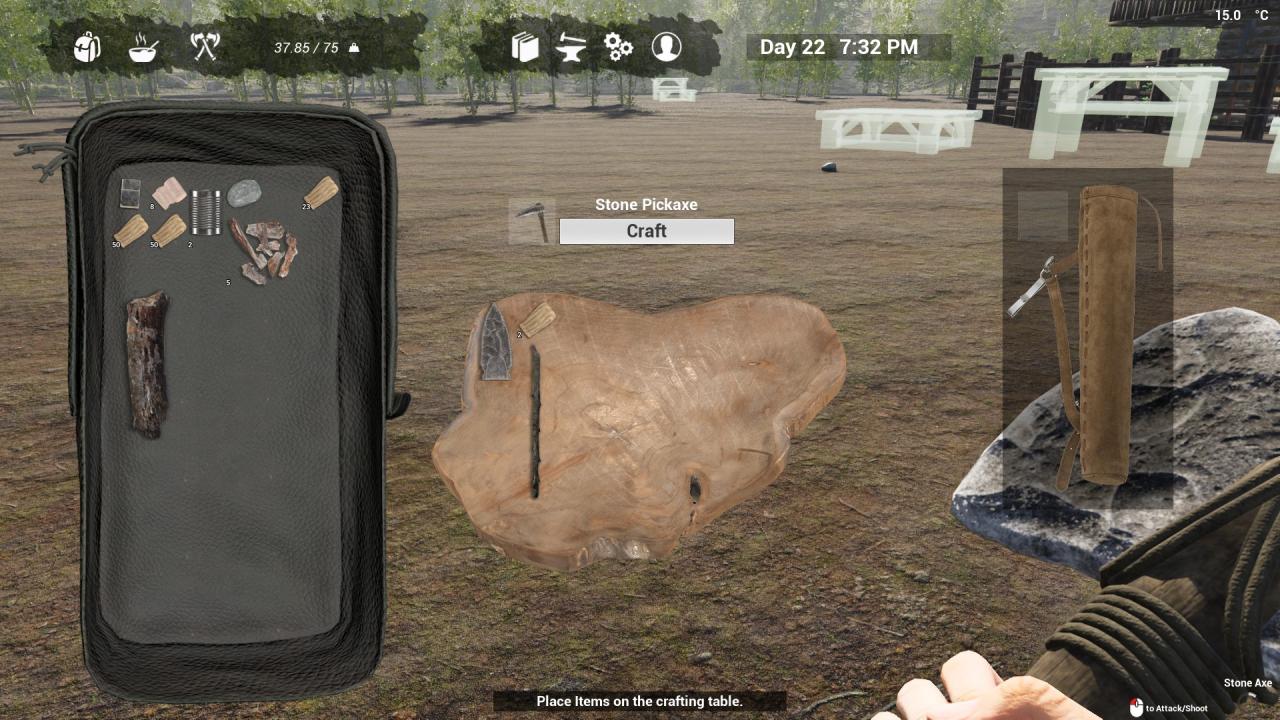Open the anvil smithing menu
1280x720 pixels.
pyautogui.click(x=571, y=47)
